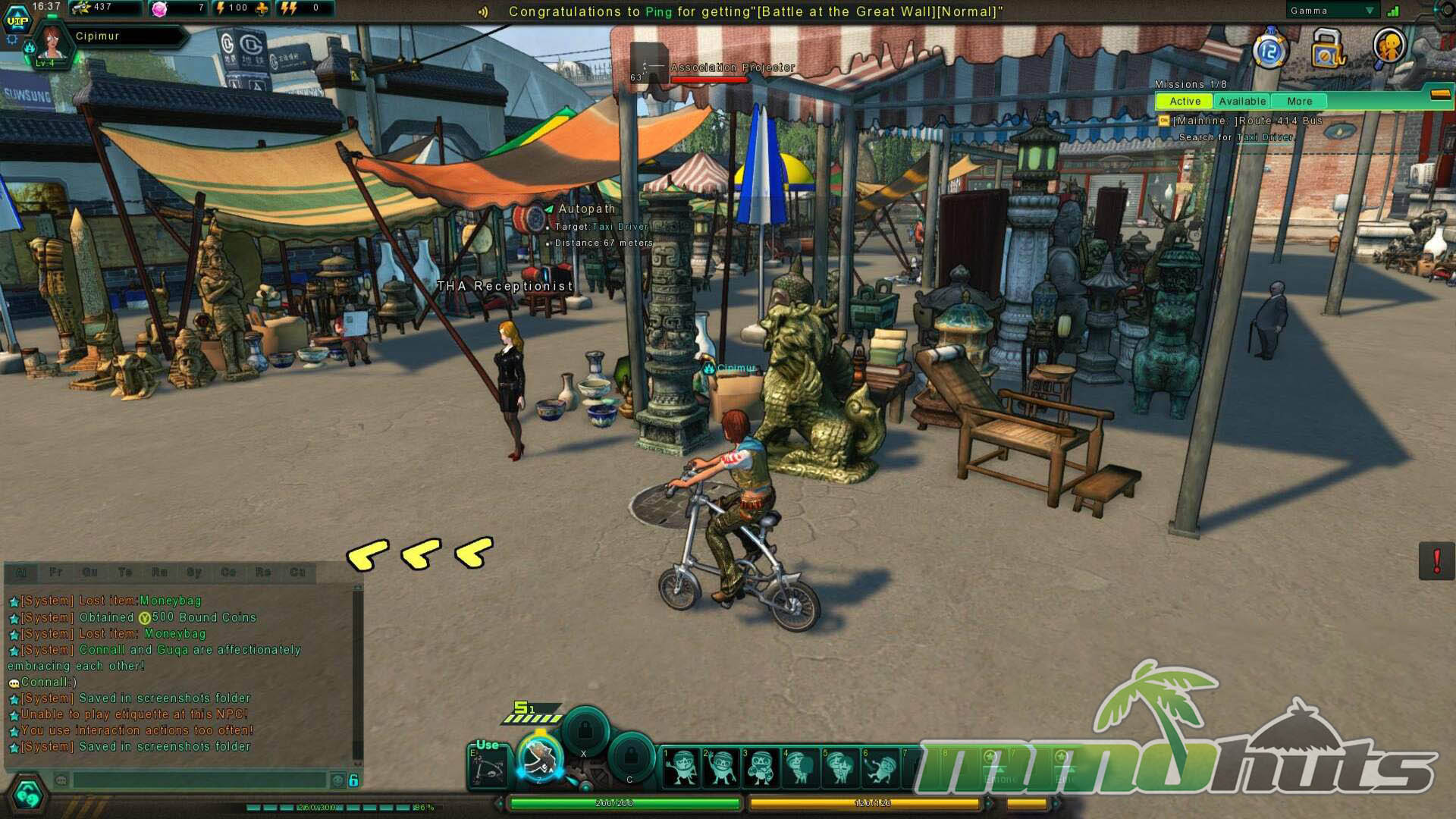Collapse the mission tracker with the orange minus button
This screenshot has height=819, width=1456.
point(1440,95)
